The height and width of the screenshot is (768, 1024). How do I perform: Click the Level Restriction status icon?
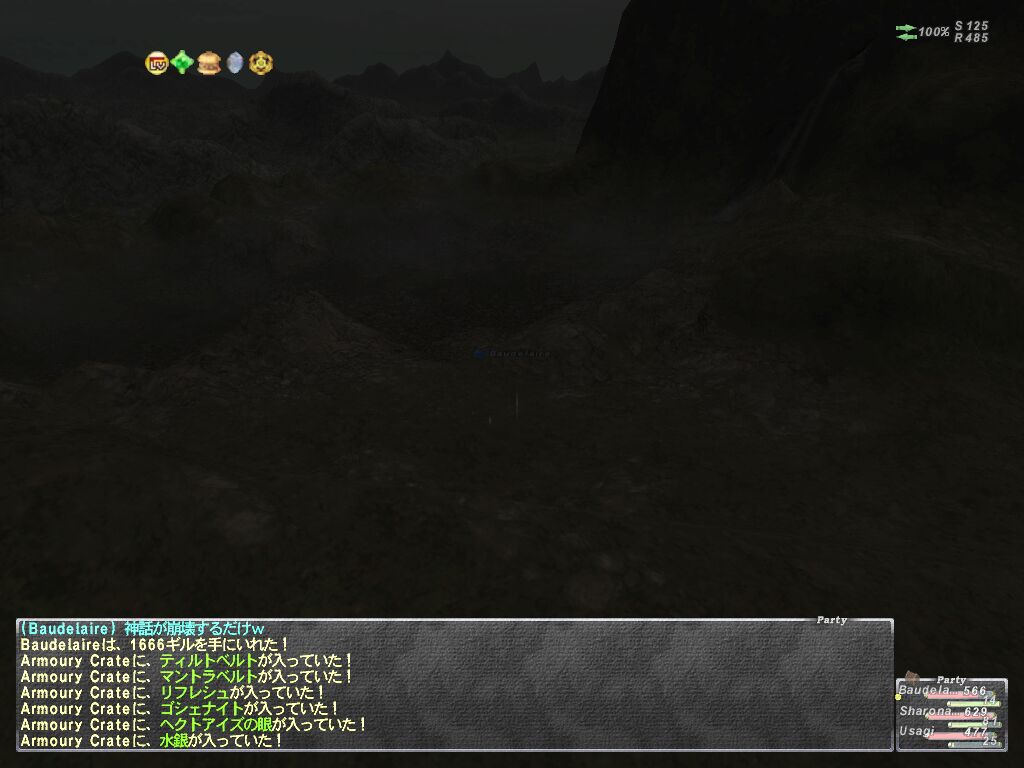click(x=156, y=63)
